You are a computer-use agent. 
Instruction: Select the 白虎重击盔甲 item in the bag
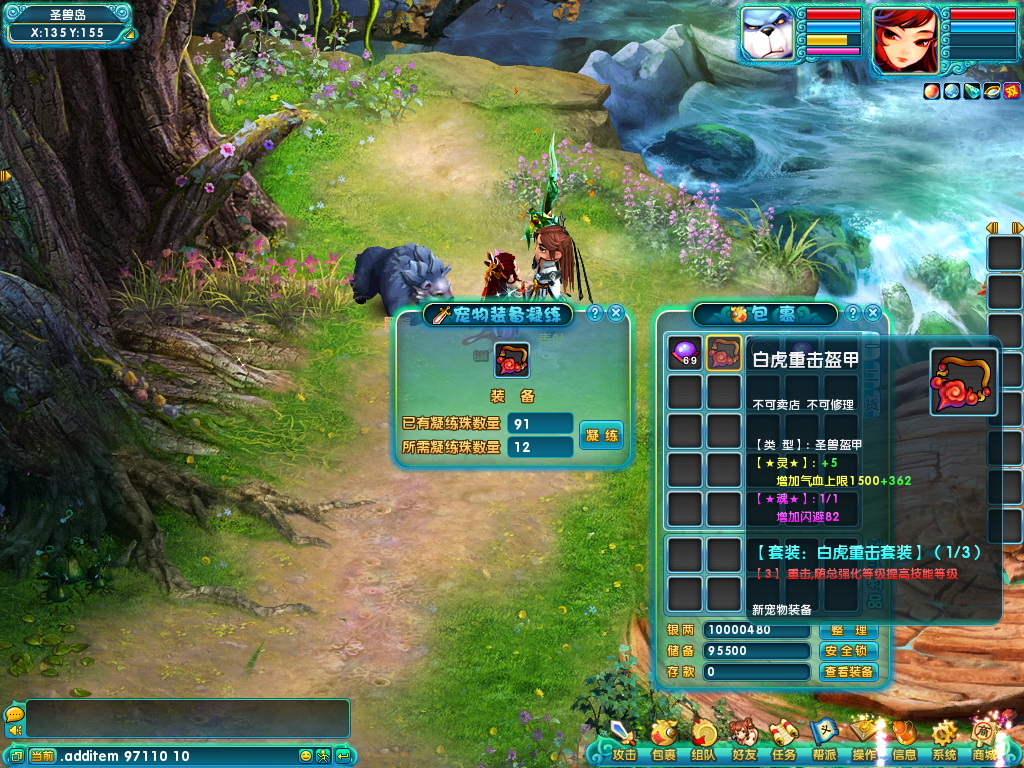tap(724, 353)
